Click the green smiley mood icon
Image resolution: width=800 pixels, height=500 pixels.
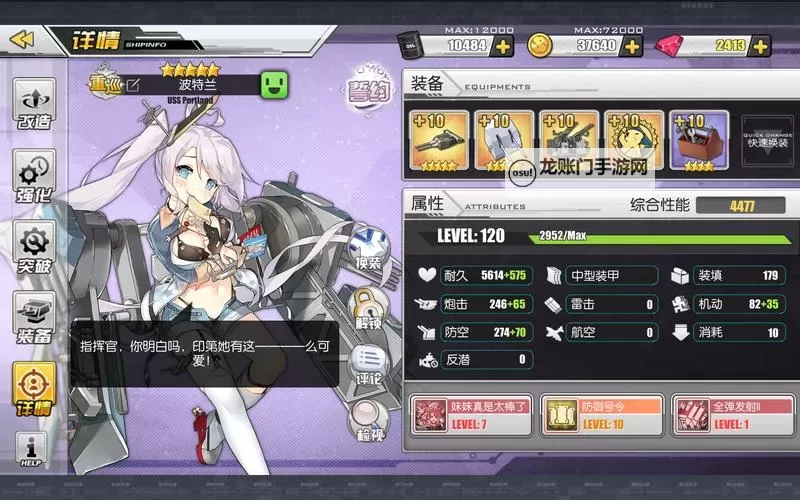(274, 85)
